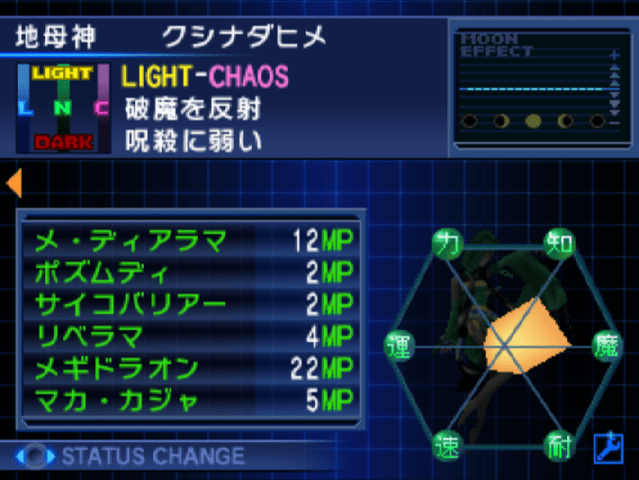
Task: Select サイコバリアー in the skill list
Action: coord(190,304)
